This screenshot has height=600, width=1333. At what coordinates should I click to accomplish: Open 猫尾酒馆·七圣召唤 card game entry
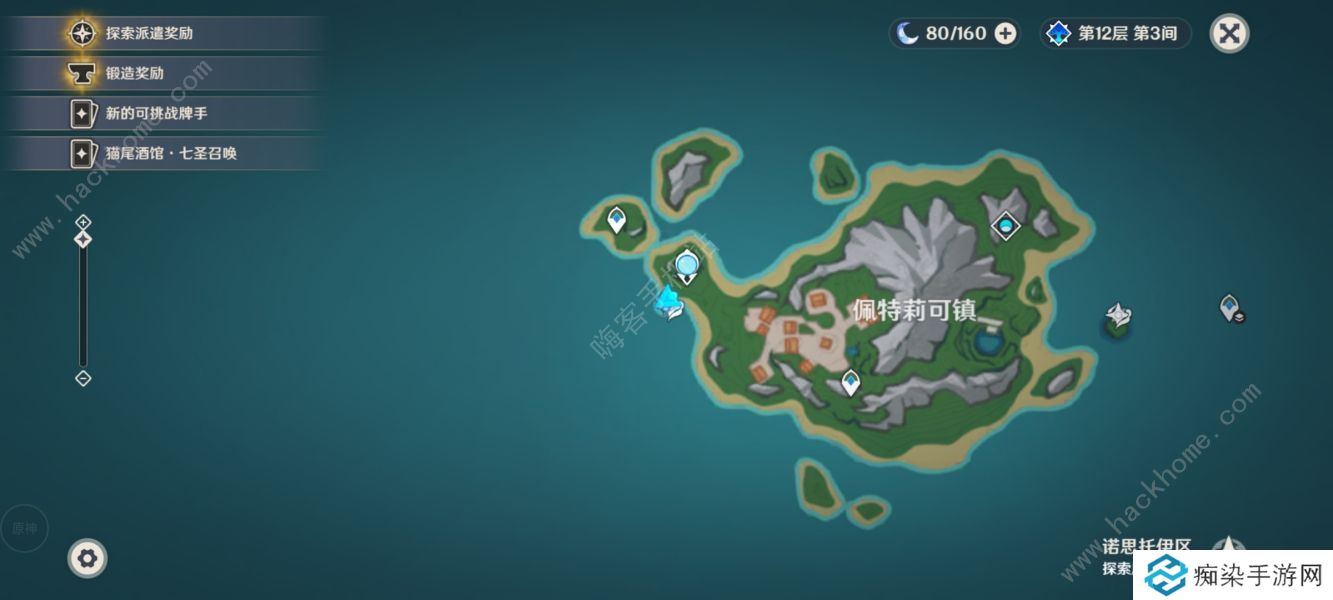[x=170, y=153]
